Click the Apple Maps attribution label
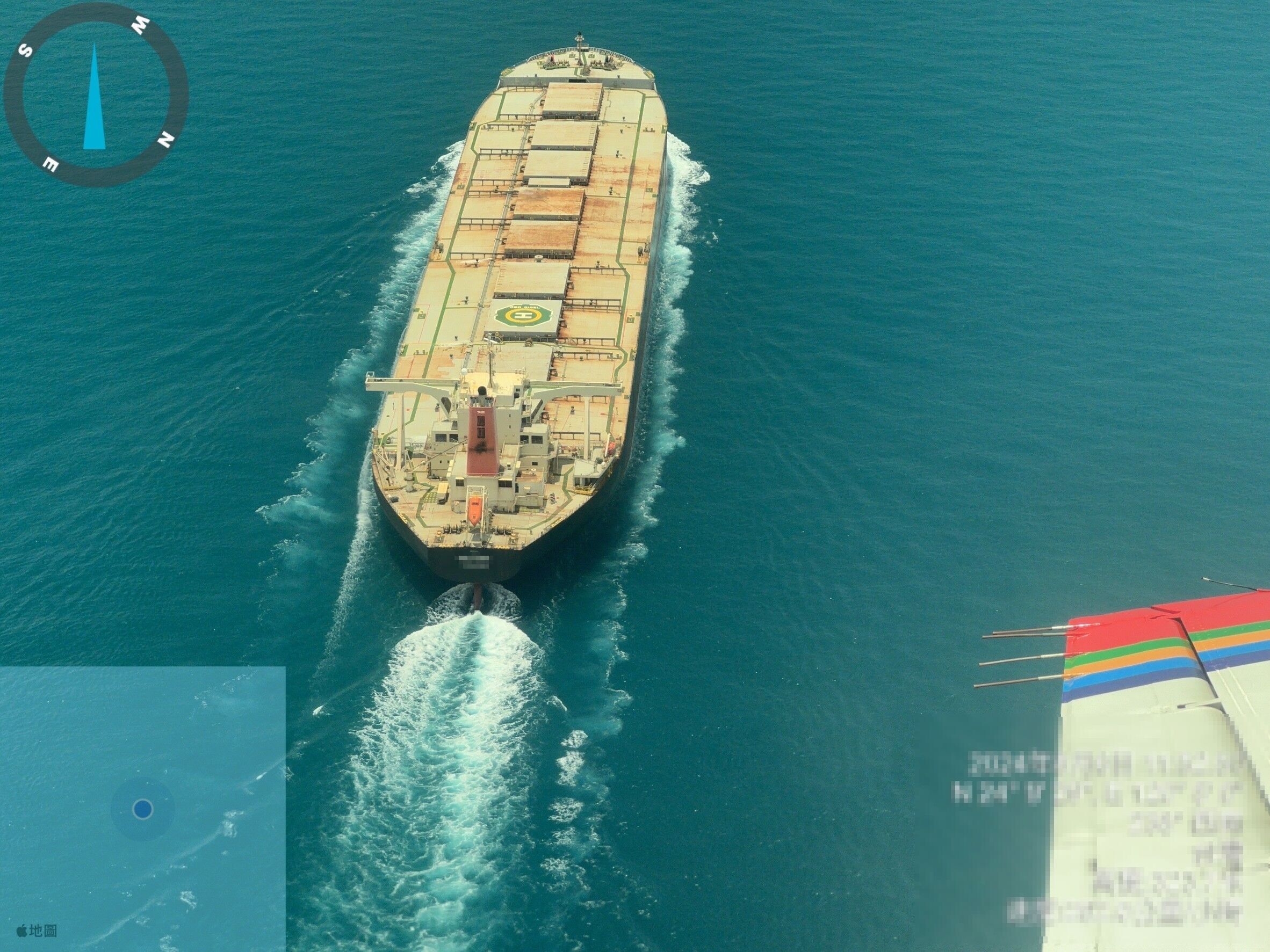1270x952 pixels. [37, 930]
